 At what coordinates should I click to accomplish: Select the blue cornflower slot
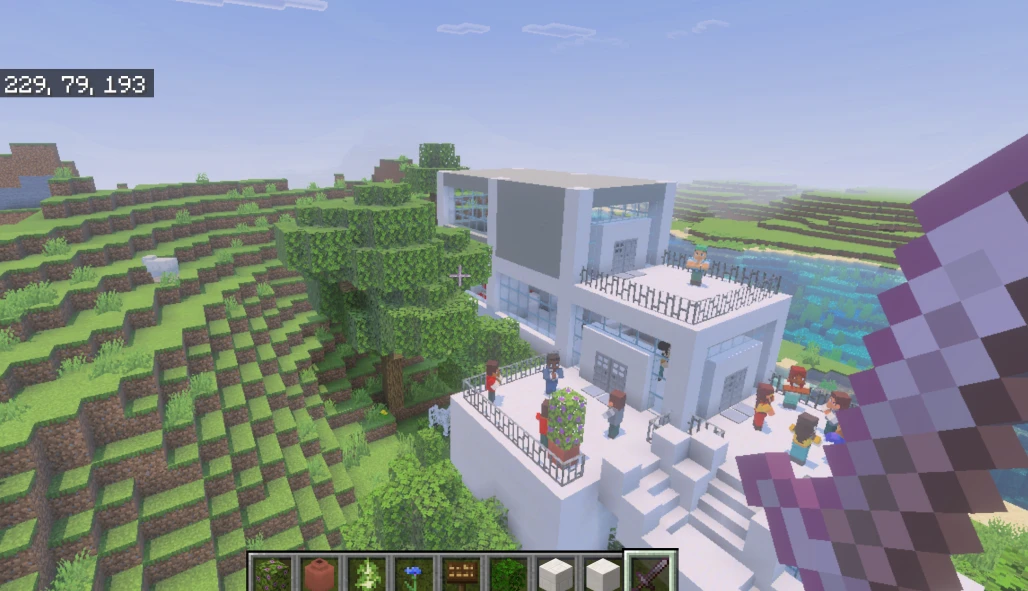tap(413, 574)
